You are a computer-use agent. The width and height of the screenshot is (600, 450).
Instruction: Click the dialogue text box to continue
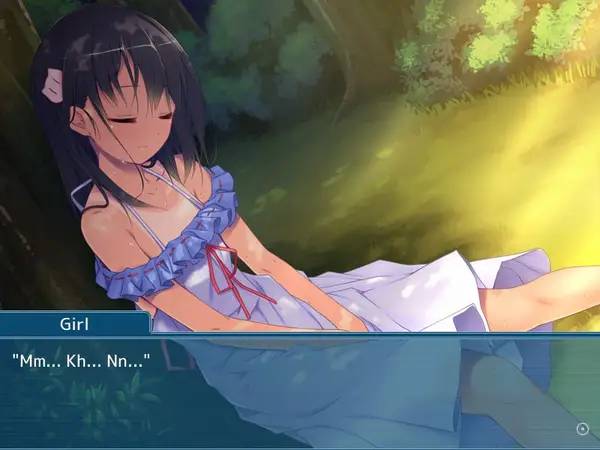tap(300, 392)
